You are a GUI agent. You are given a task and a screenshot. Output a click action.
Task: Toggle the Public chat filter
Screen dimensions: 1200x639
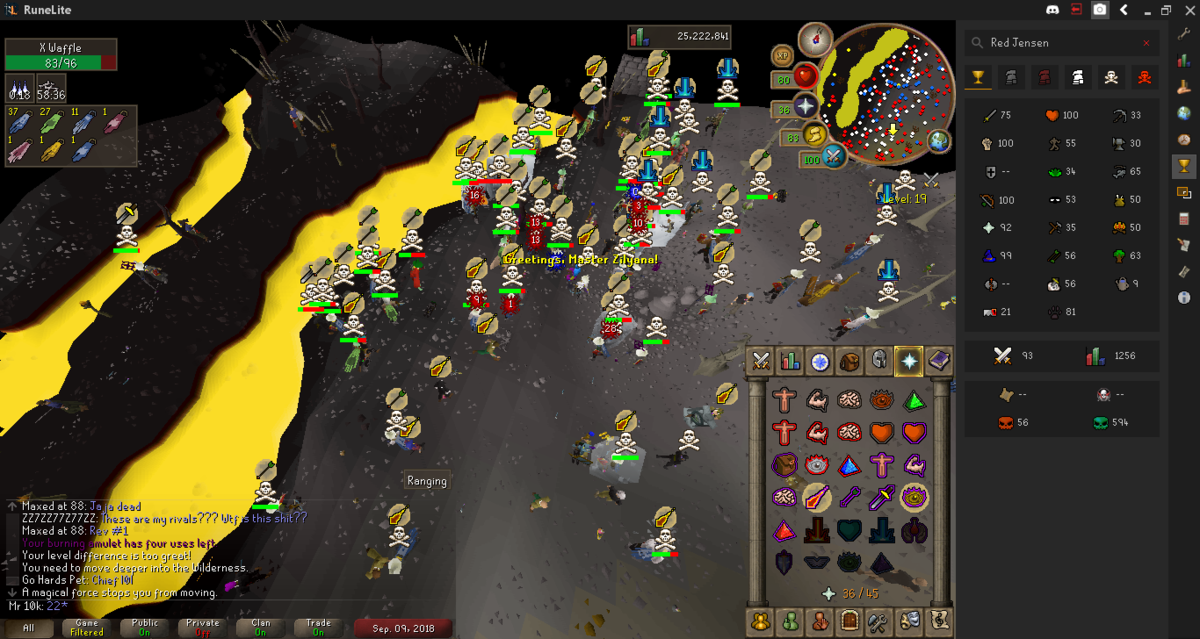pyautogui.click(x=145, y=628)
